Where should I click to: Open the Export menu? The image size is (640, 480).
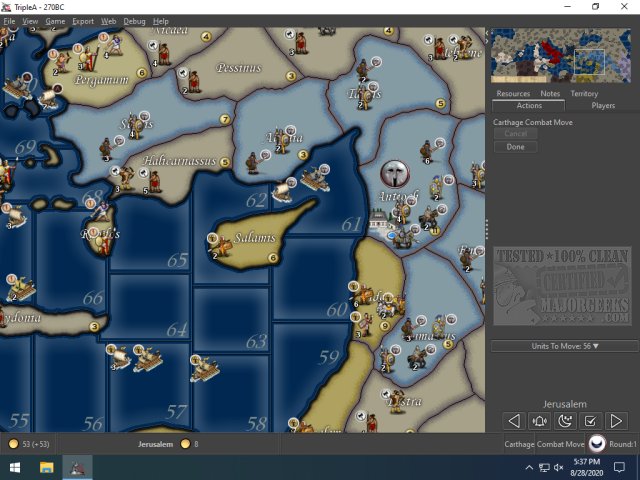tap(83, 21)
